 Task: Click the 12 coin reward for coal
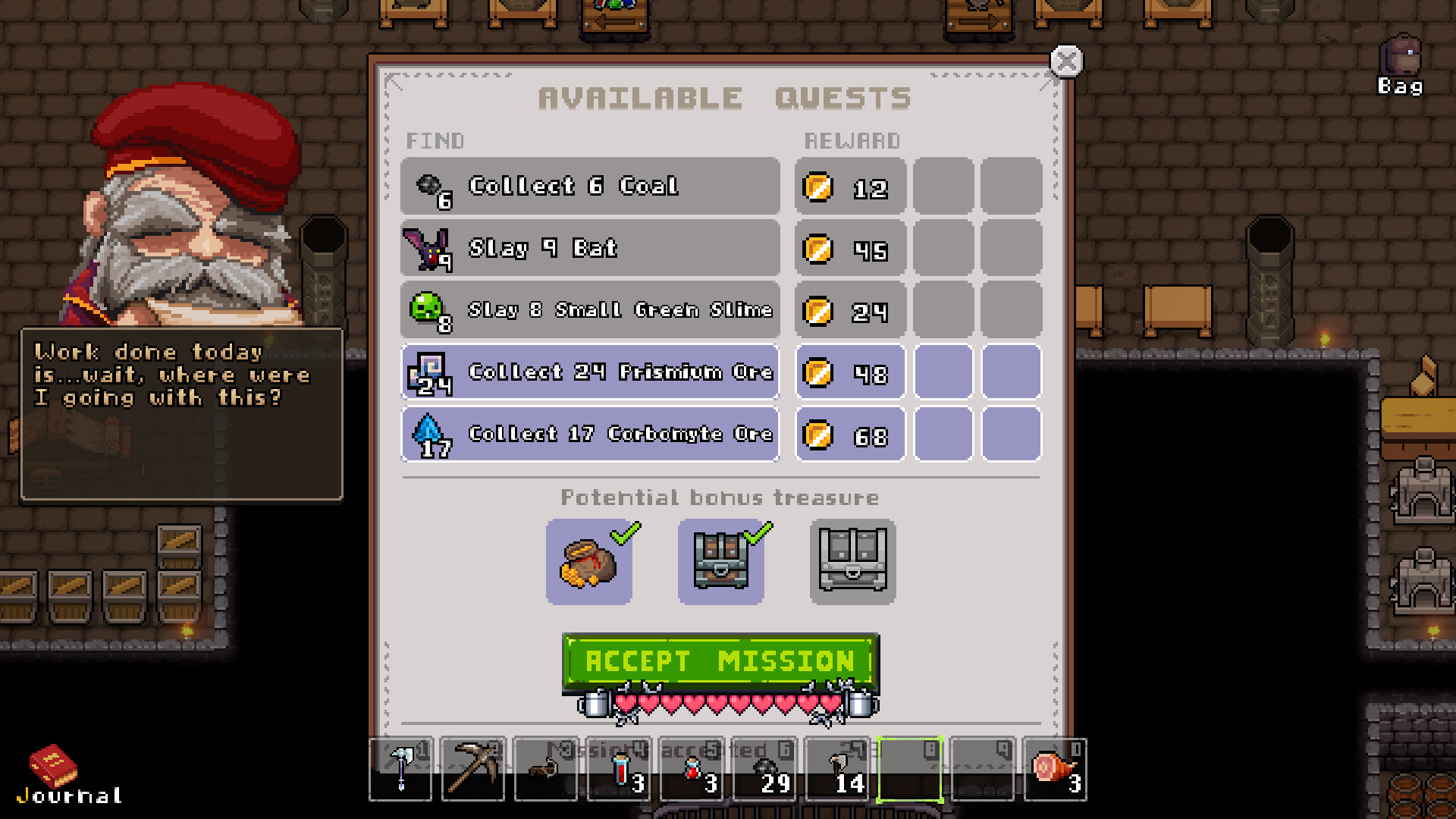point(849,188)
